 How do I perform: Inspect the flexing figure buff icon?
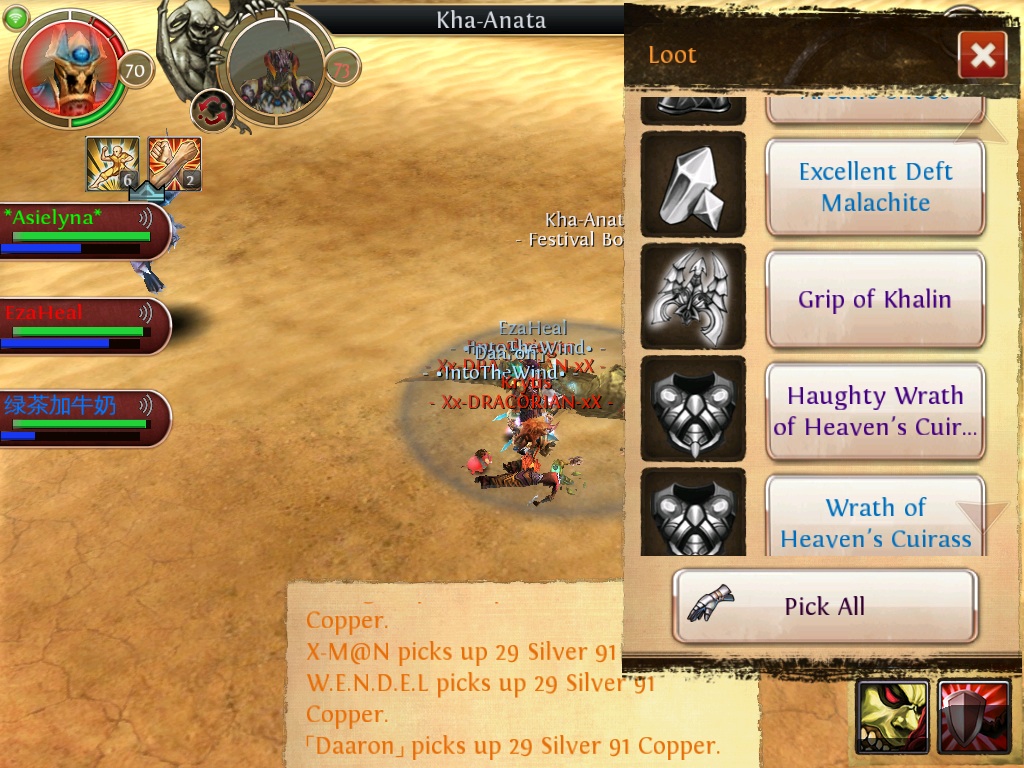tap(112, 163)
